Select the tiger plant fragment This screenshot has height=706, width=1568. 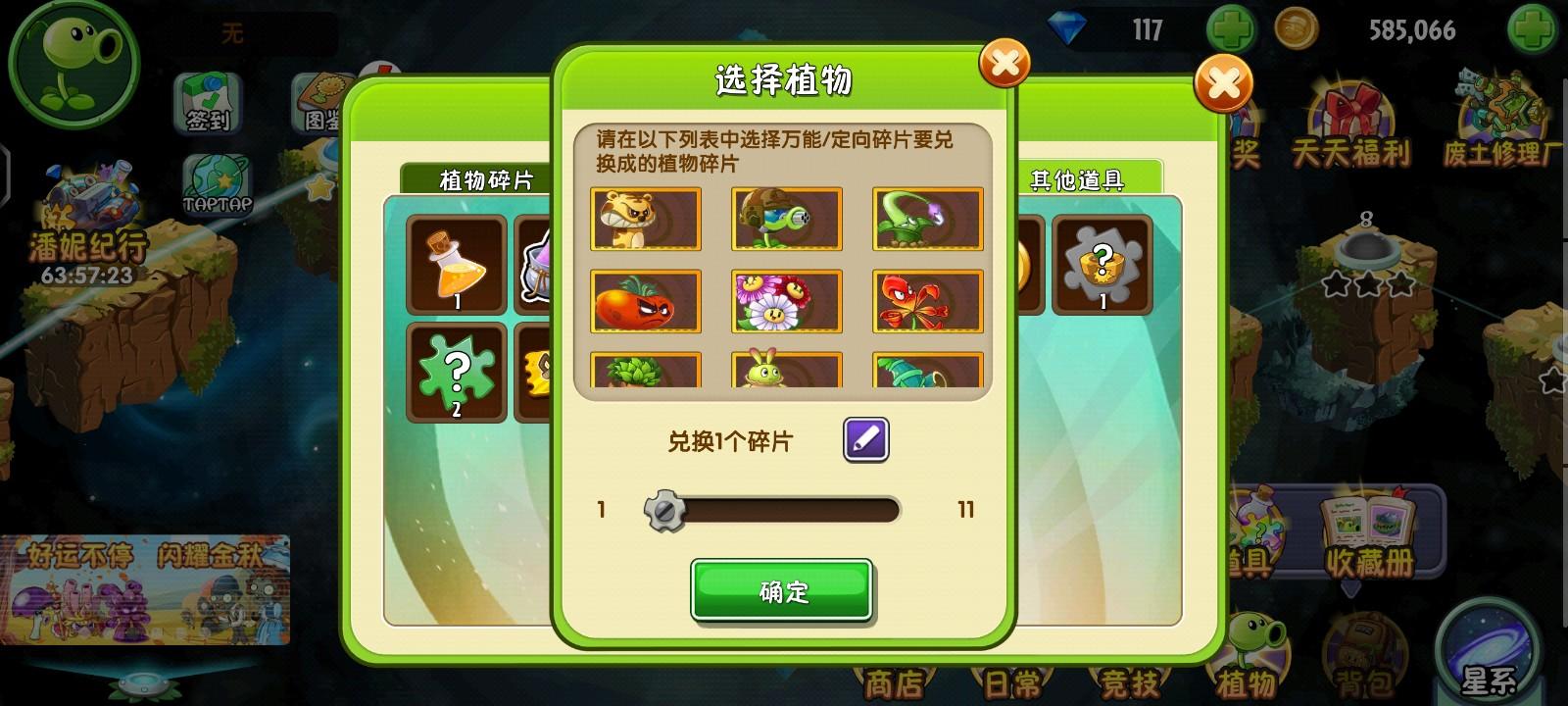tap(646, 220)
